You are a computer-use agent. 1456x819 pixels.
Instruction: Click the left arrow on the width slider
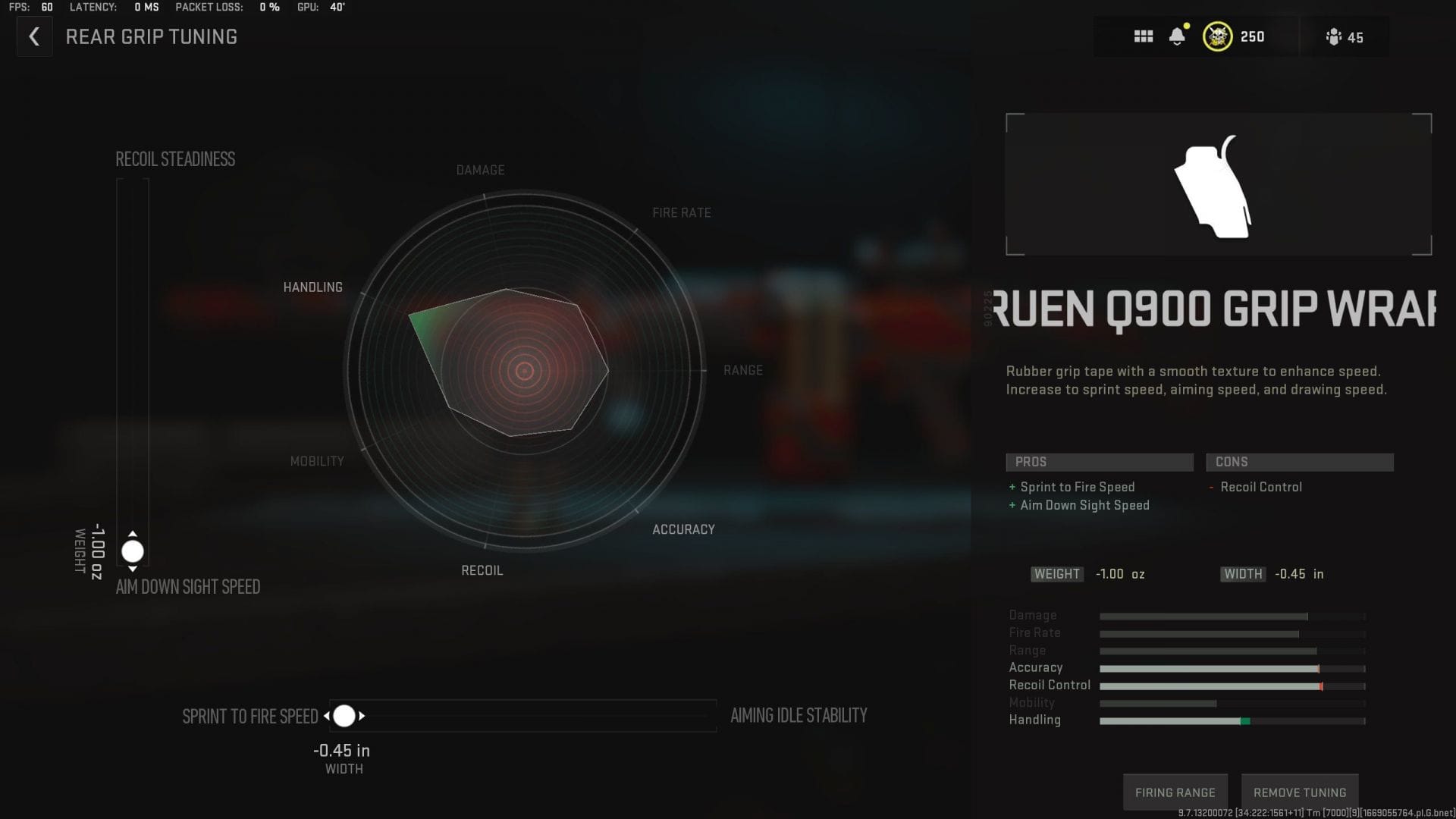[x=326, y=715]
